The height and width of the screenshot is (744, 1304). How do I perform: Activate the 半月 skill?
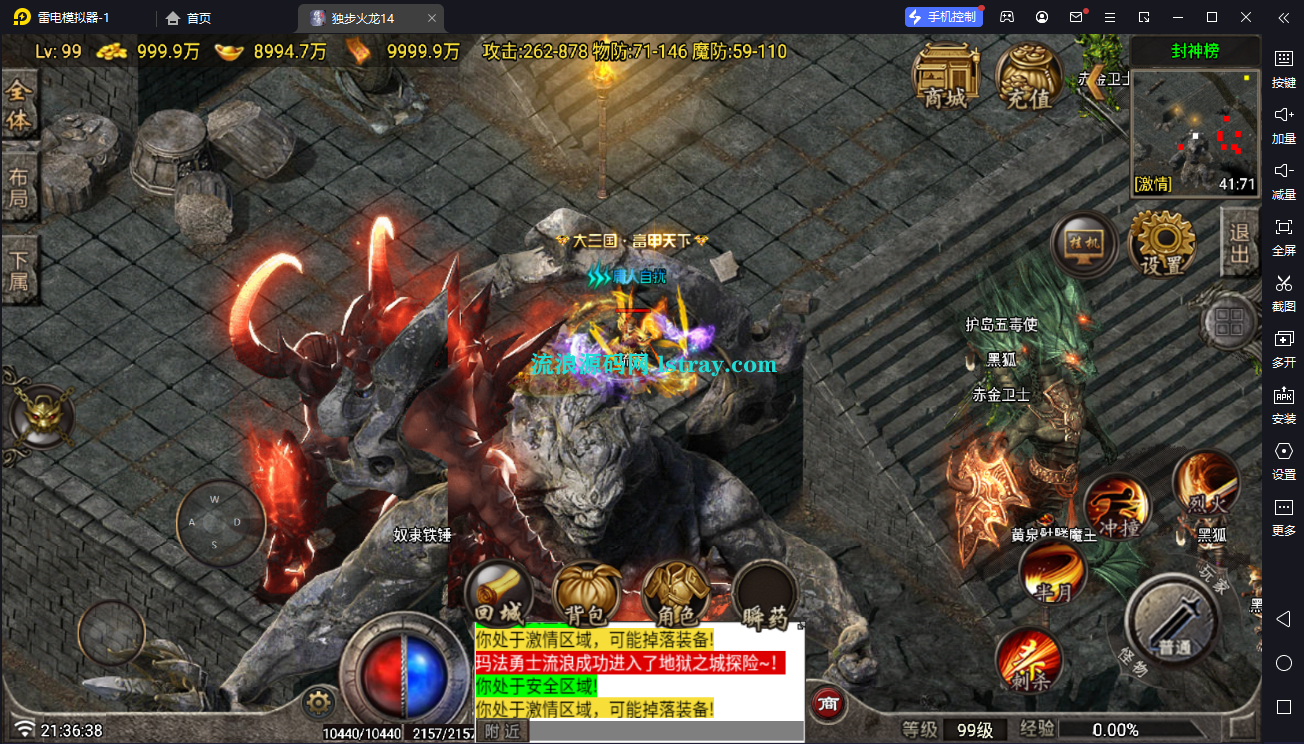pos(1052,573)
